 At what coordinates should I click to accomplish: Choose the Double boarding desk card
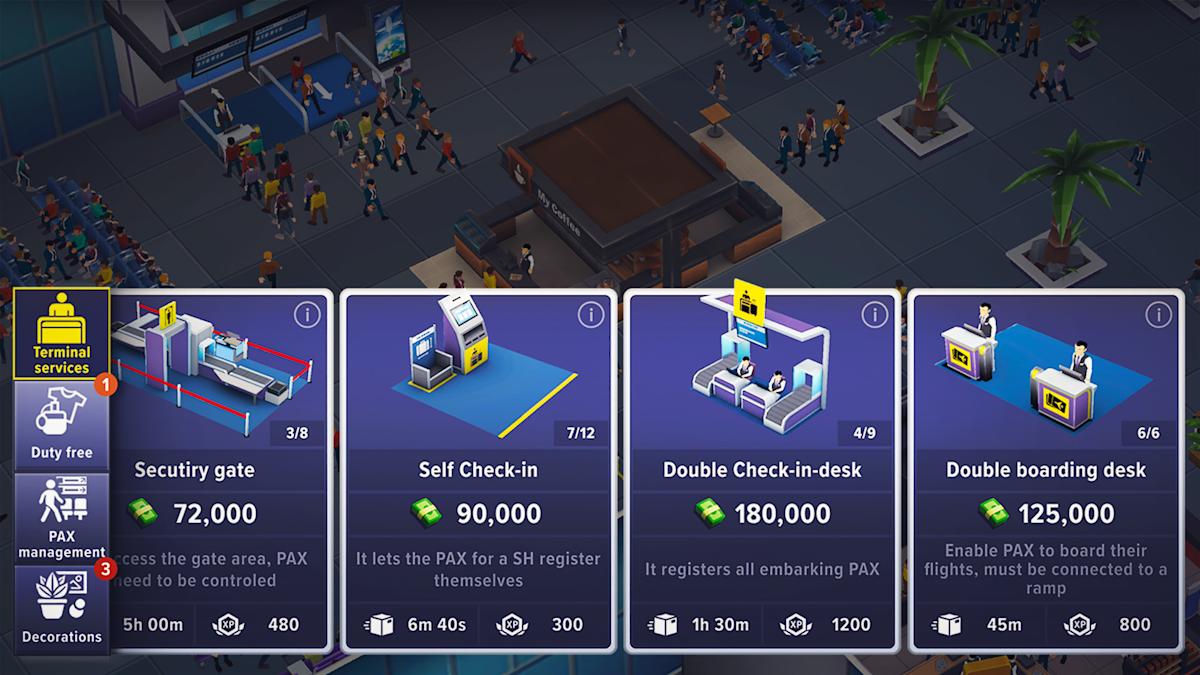pos(1045,470)
